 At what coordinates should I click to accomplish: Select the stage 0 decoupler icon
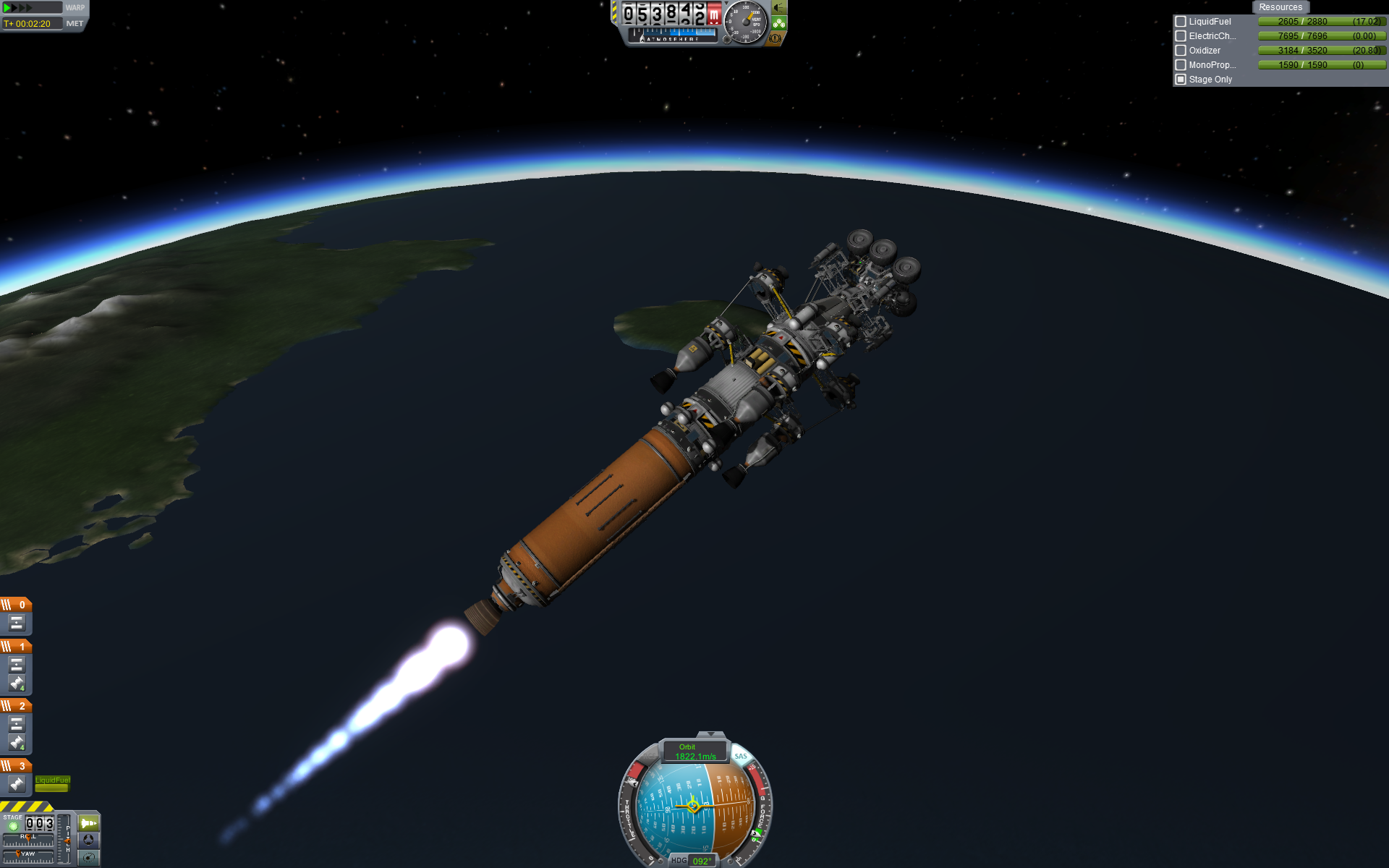pyautogui.click(x=17, y=623)
